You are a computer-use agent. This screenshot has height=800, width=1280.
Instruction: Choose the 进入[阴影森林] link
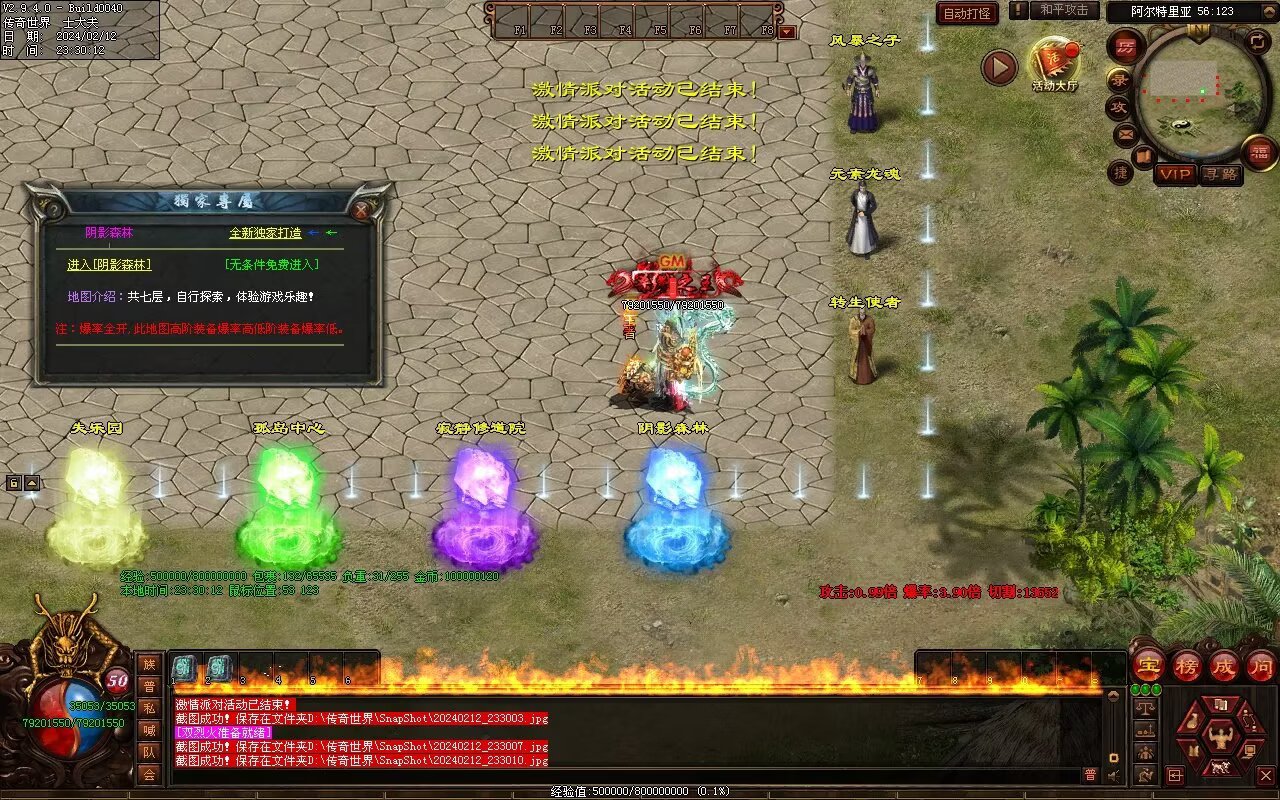coord(109,265)
